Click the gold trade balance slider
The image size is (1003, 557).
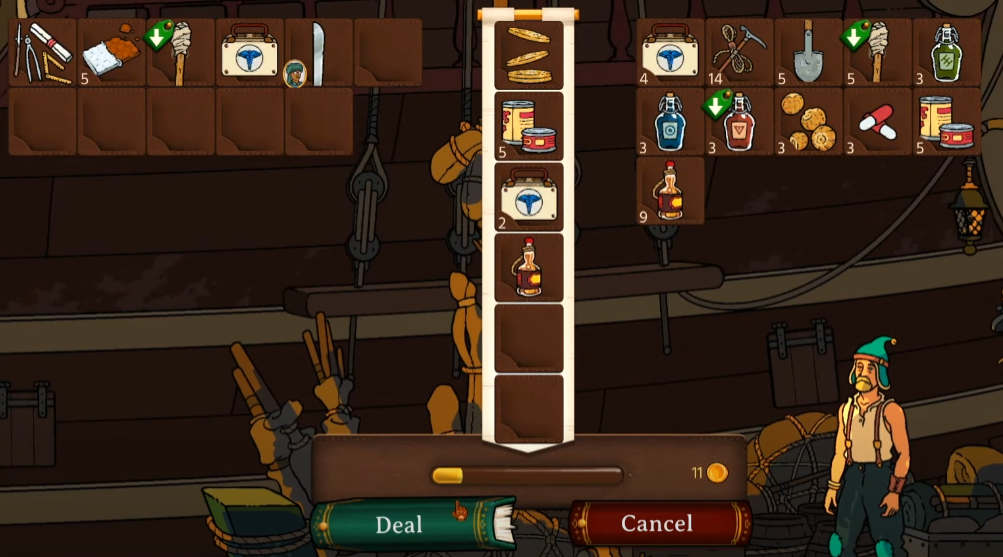[448, 475]
